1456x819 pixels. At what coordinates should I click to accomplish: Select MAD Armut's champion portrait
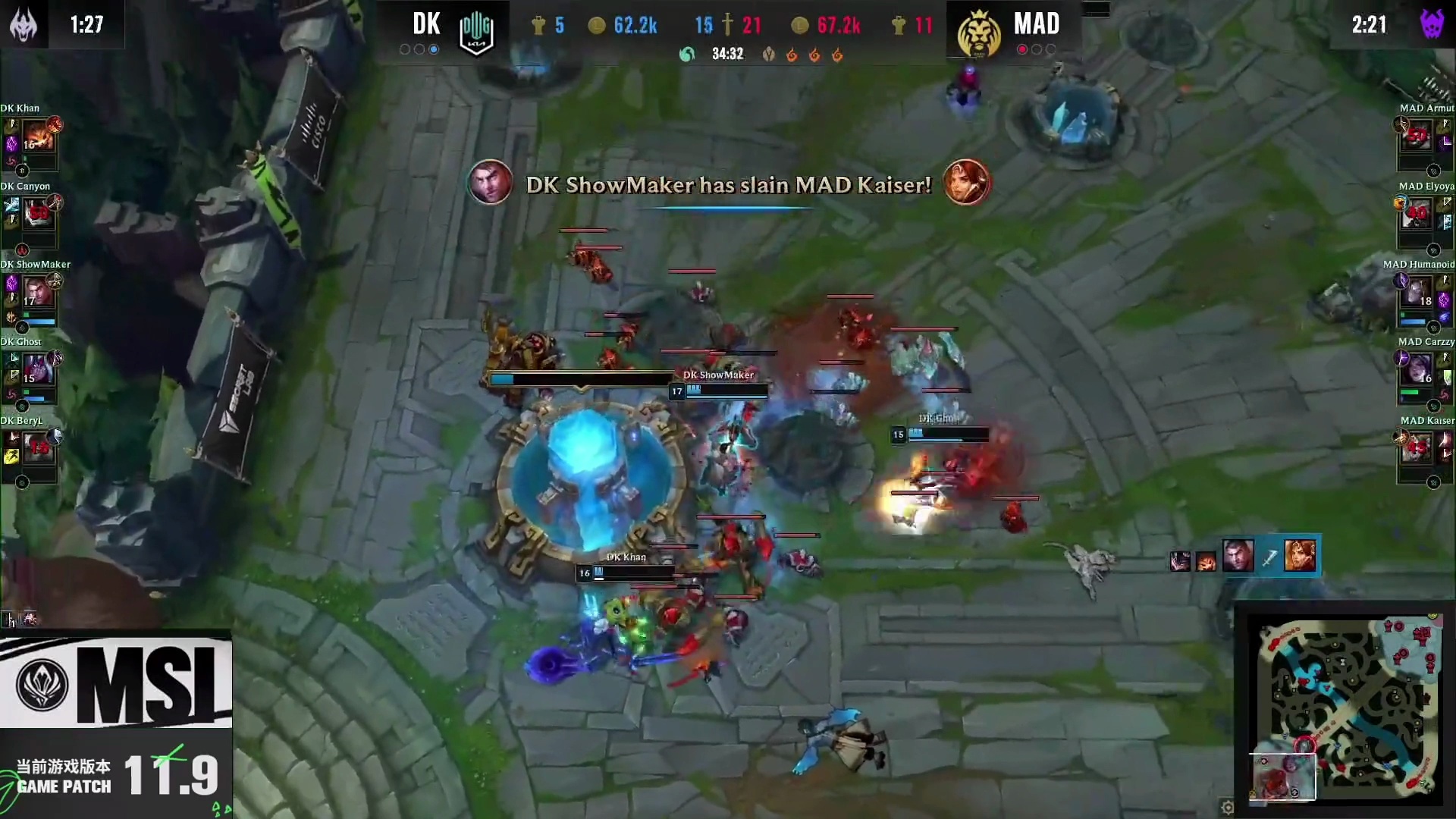[1417, 137]
